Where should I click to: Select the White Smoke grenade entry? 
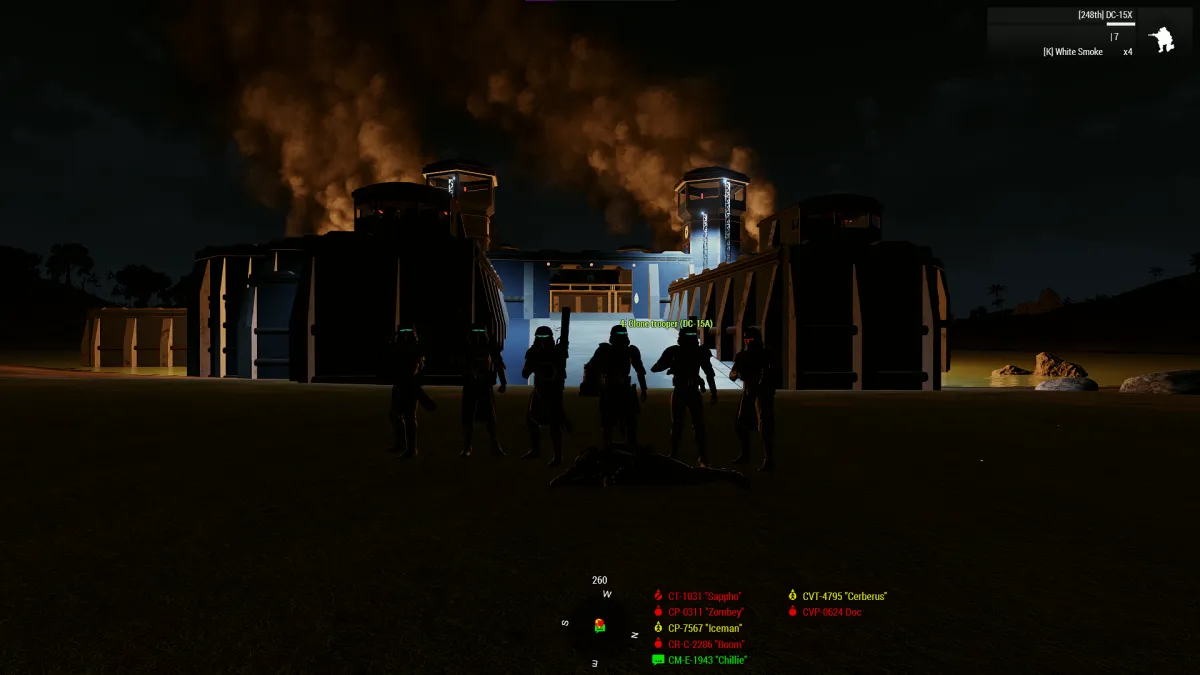tap(1073, 52)
